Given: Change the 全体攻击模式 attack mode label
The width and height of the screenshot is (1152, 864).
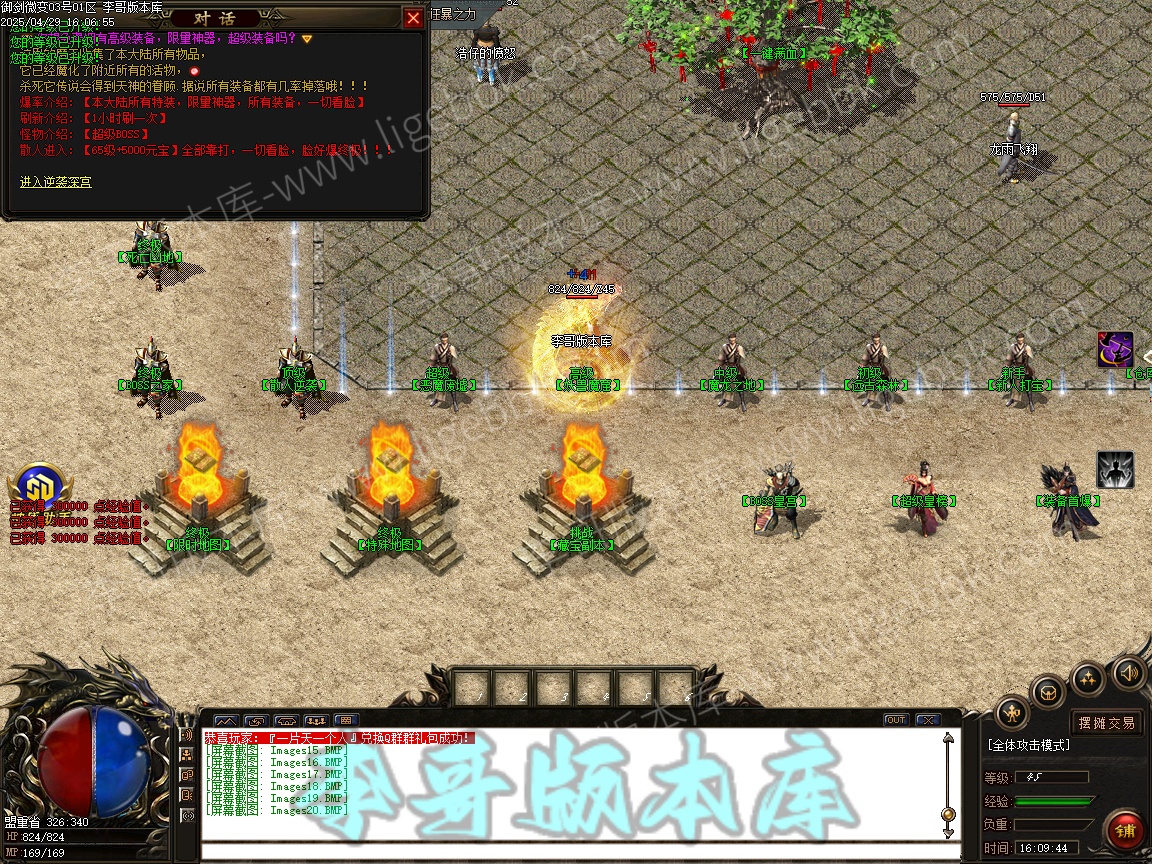Looking at the screenshot, I should [1028, 745].
